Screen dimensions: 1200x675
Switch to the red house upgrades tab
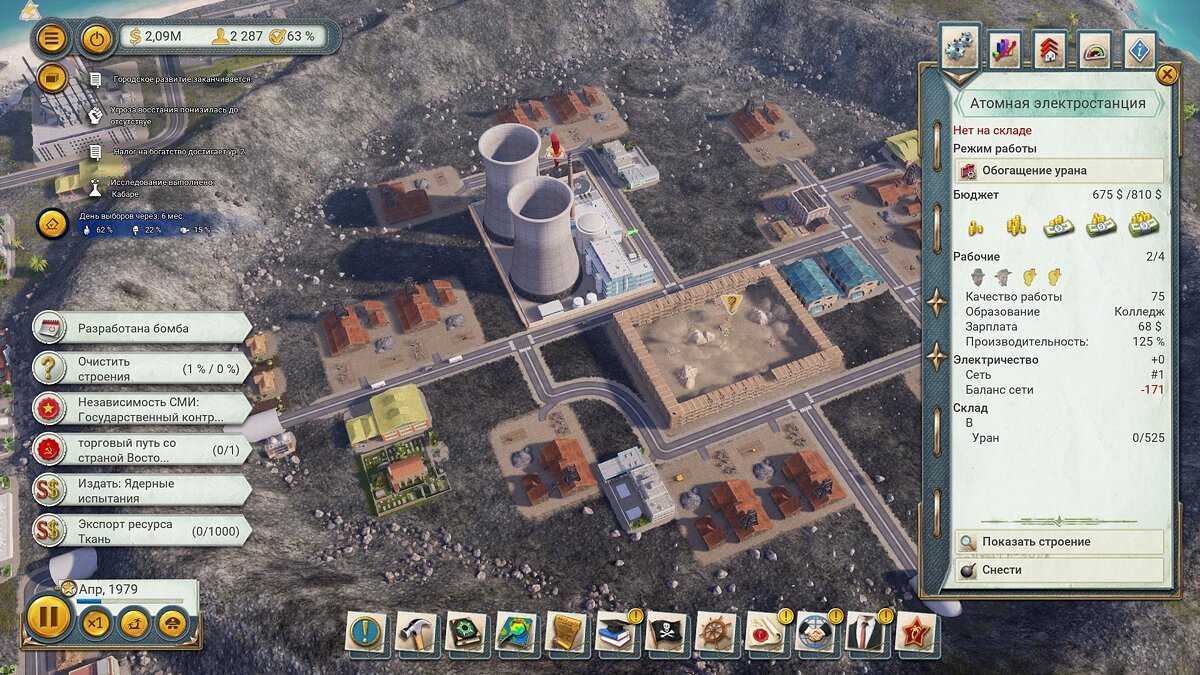1049,48
